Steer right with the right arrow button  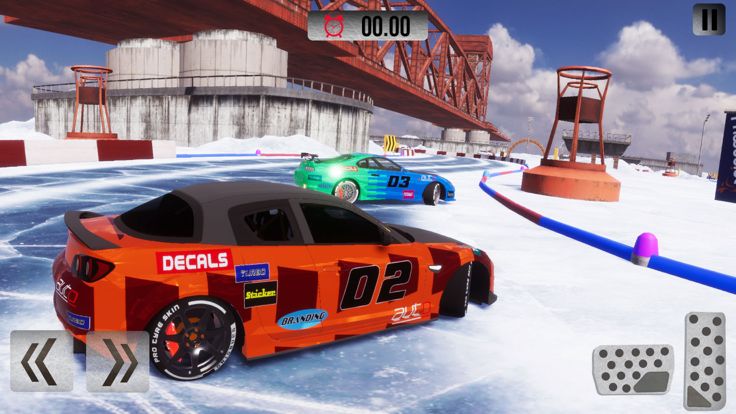point(117,361)
